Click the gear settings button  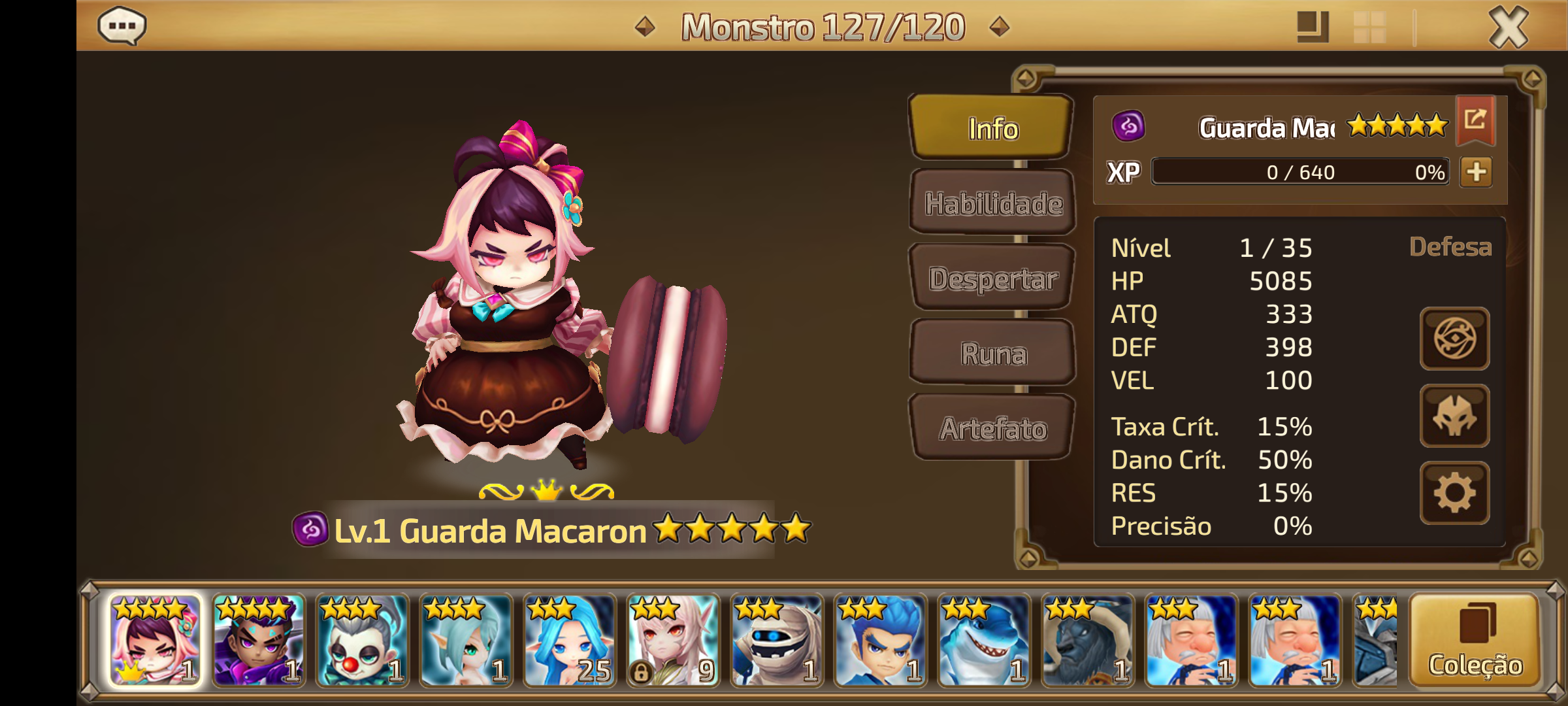pos(1454,493)
